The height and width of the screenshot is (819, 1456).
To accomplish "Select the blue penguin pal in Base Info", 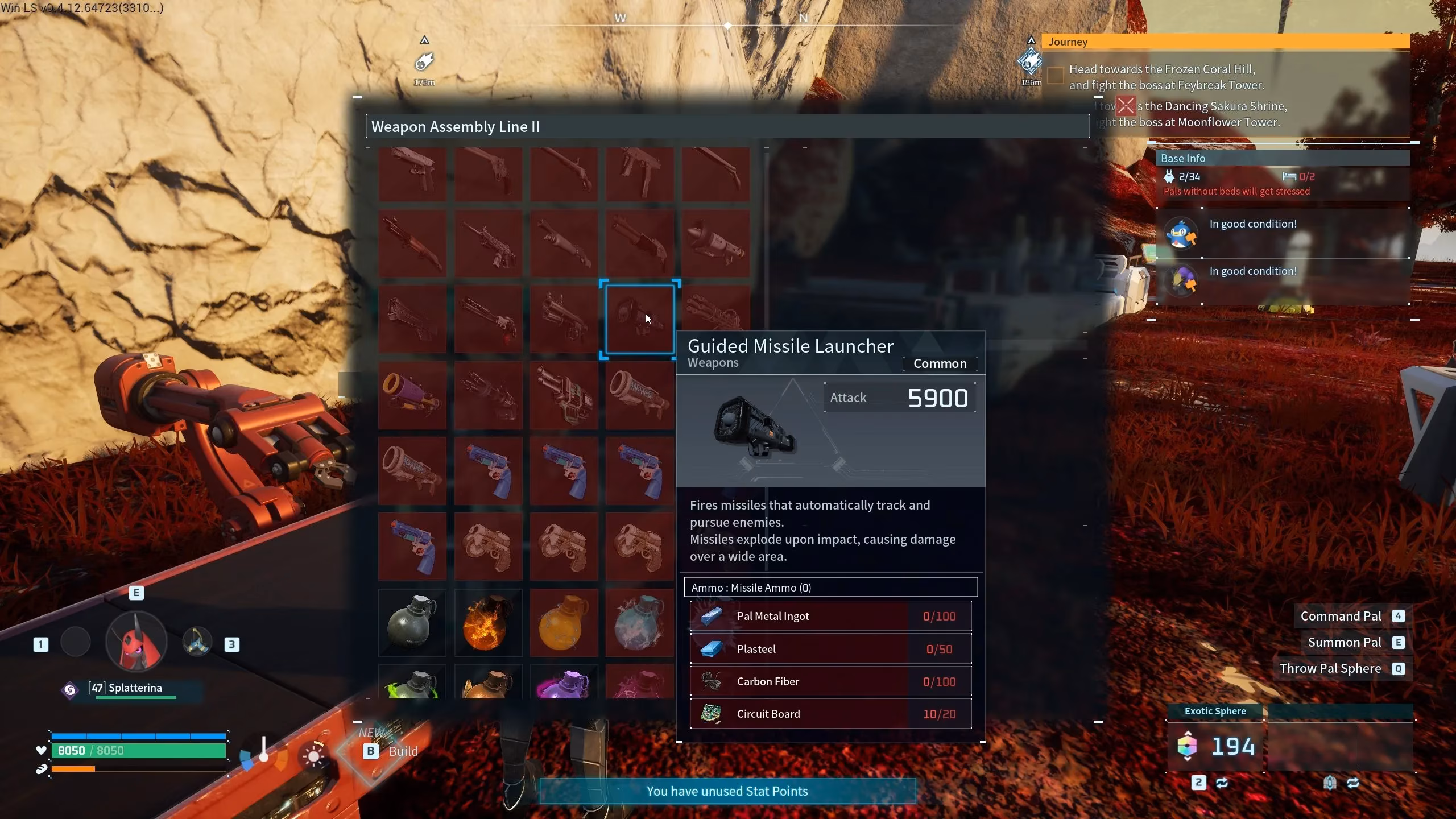I will (x=1181, y=233).
